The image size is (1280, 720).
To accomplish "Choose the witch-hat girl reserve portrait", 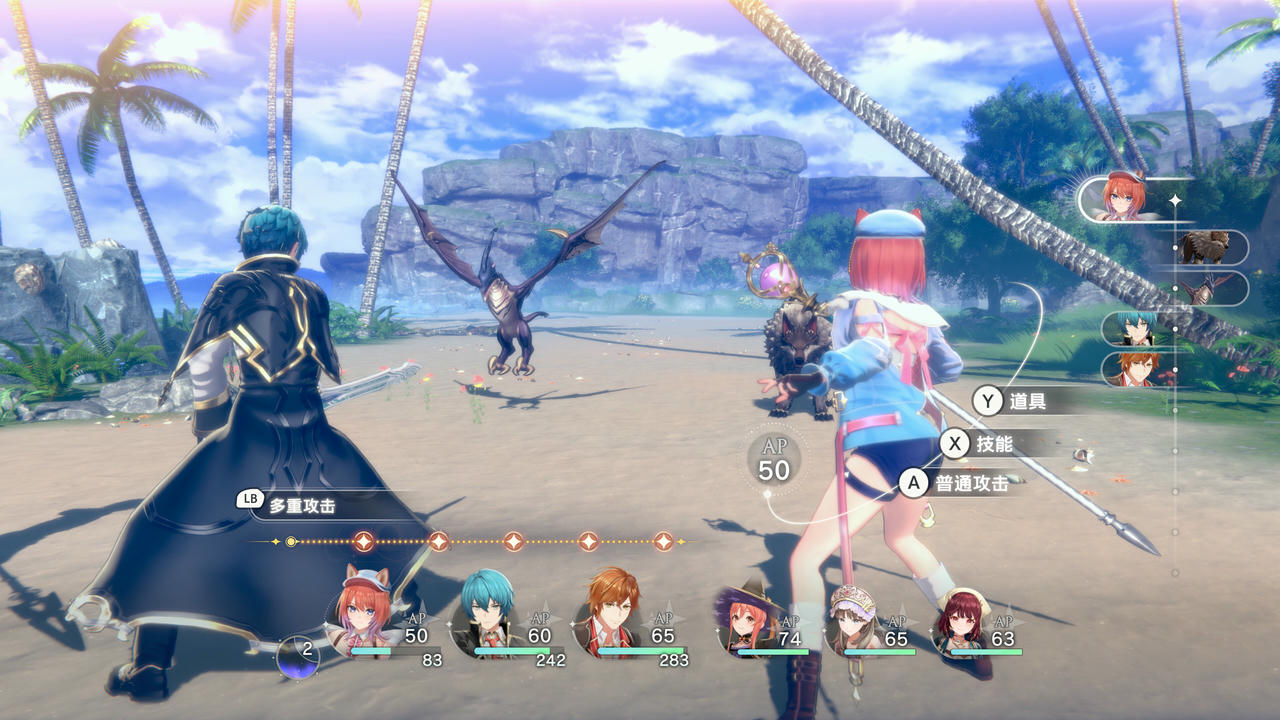I will click(747, 620).
